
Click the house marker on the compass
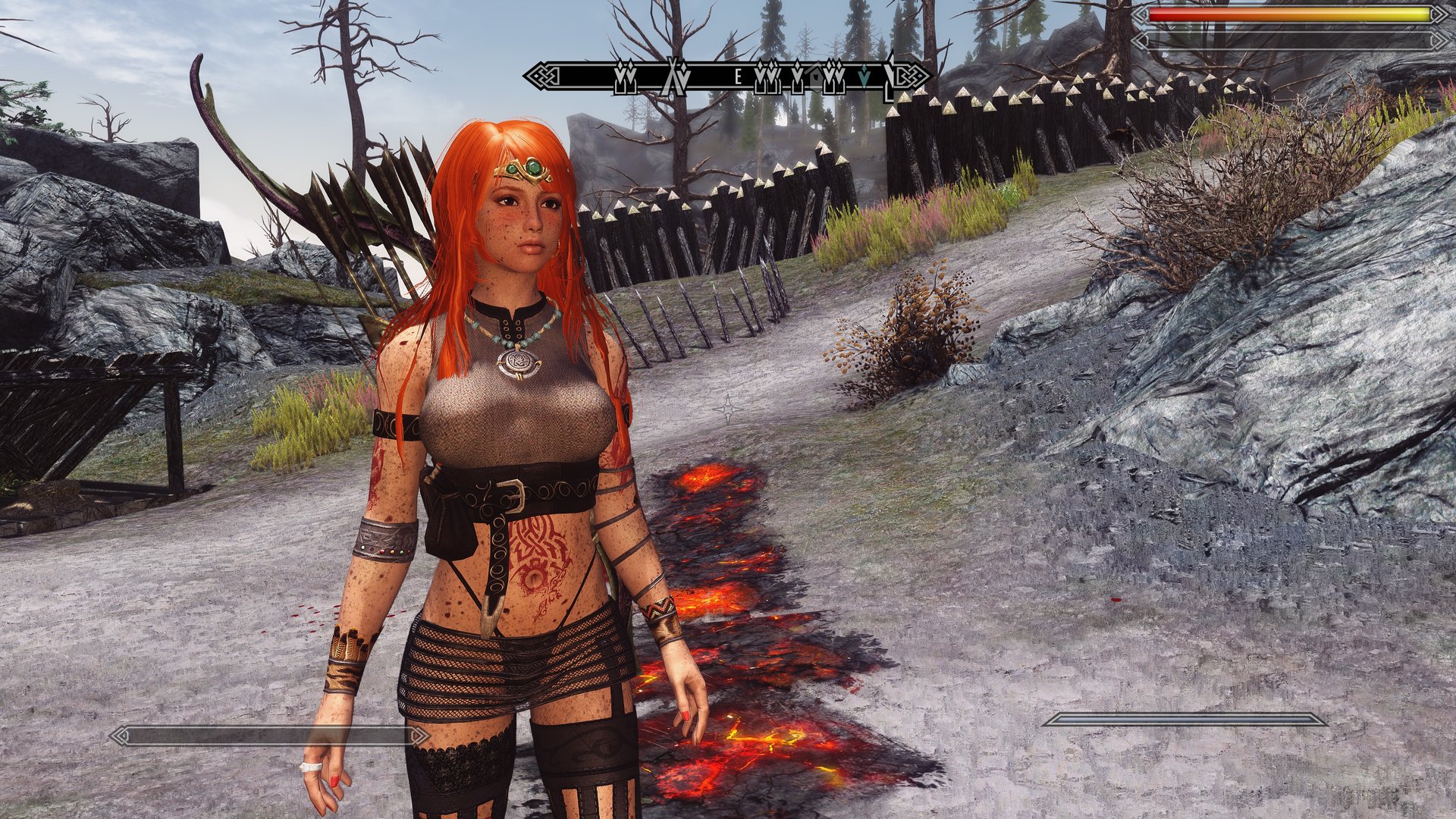(x=816, y=77)
